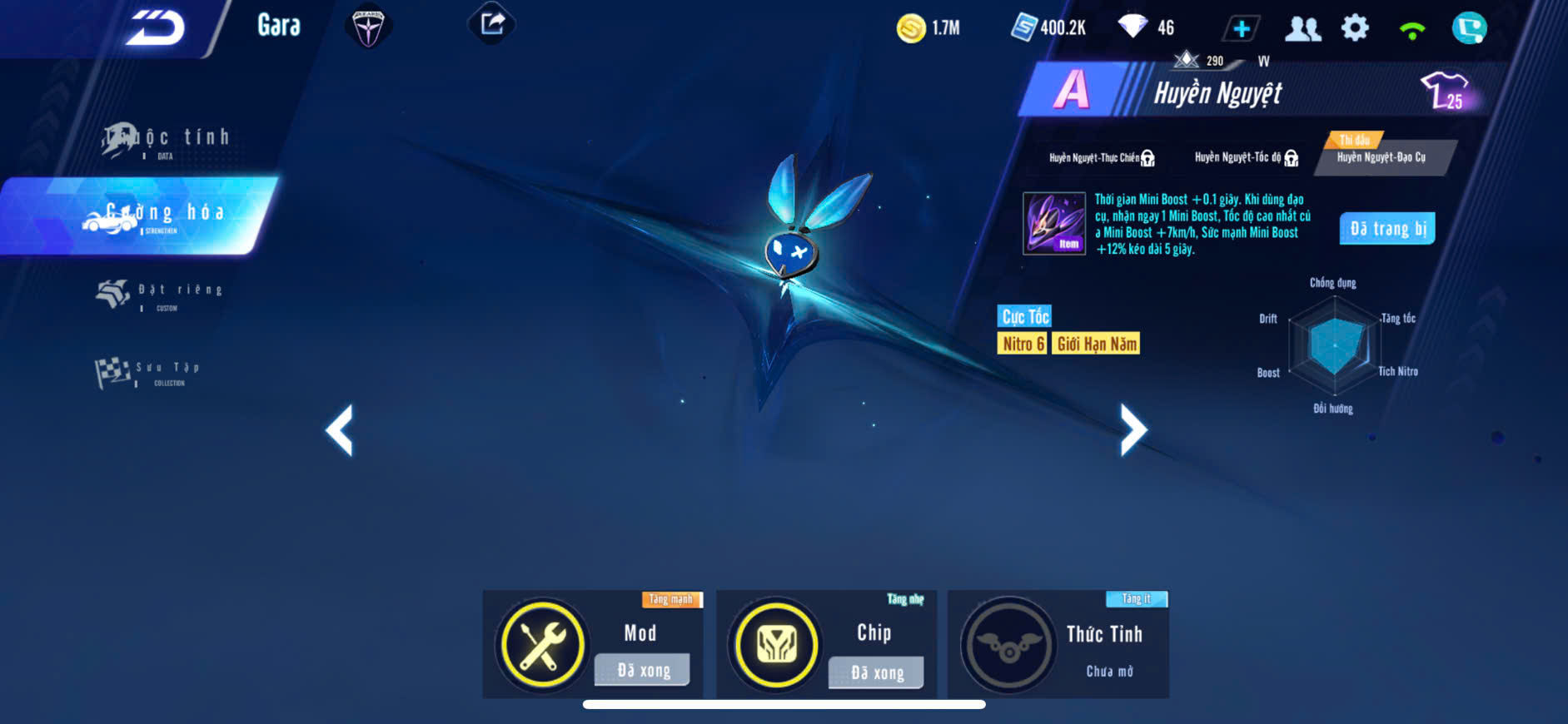Show the next car with right arrow
Image resolution: width=1568 pixels, height=724 pixels.
tap(1132, 430)
